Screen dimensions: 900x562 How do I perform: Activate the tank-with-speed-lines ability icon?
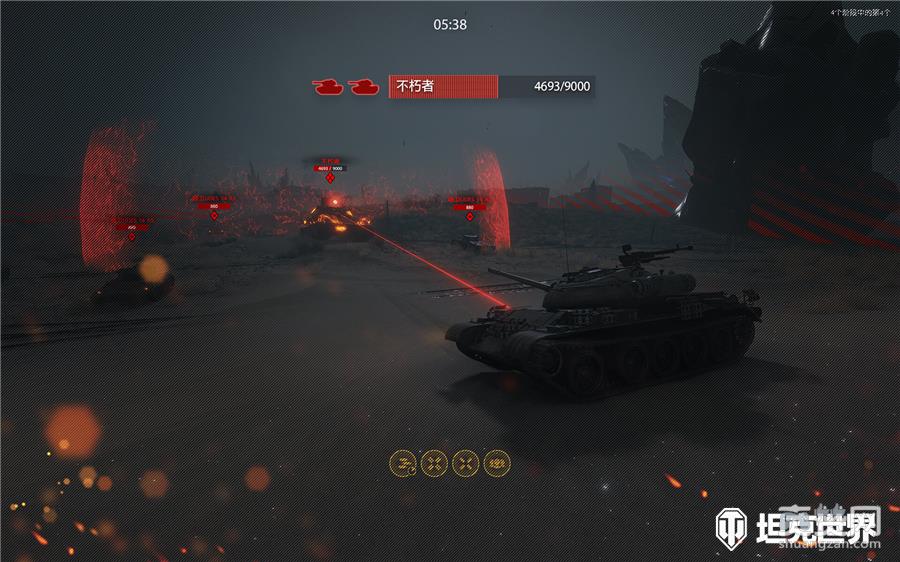(x=403, y=462)
